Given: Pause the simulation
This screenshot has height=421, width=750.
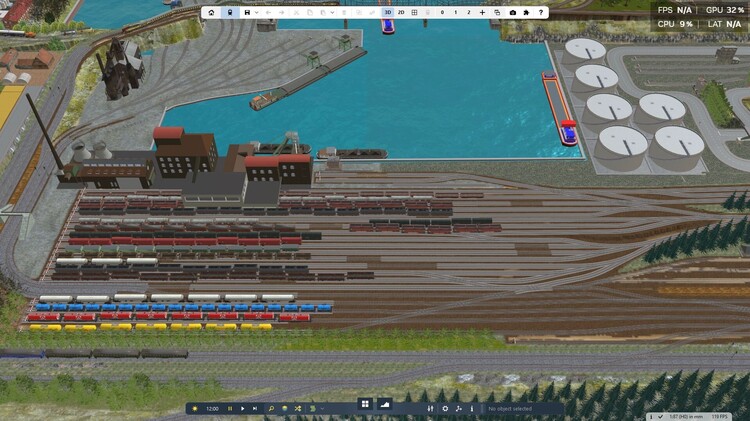Looking at the screenshot, I should (230, 408).
